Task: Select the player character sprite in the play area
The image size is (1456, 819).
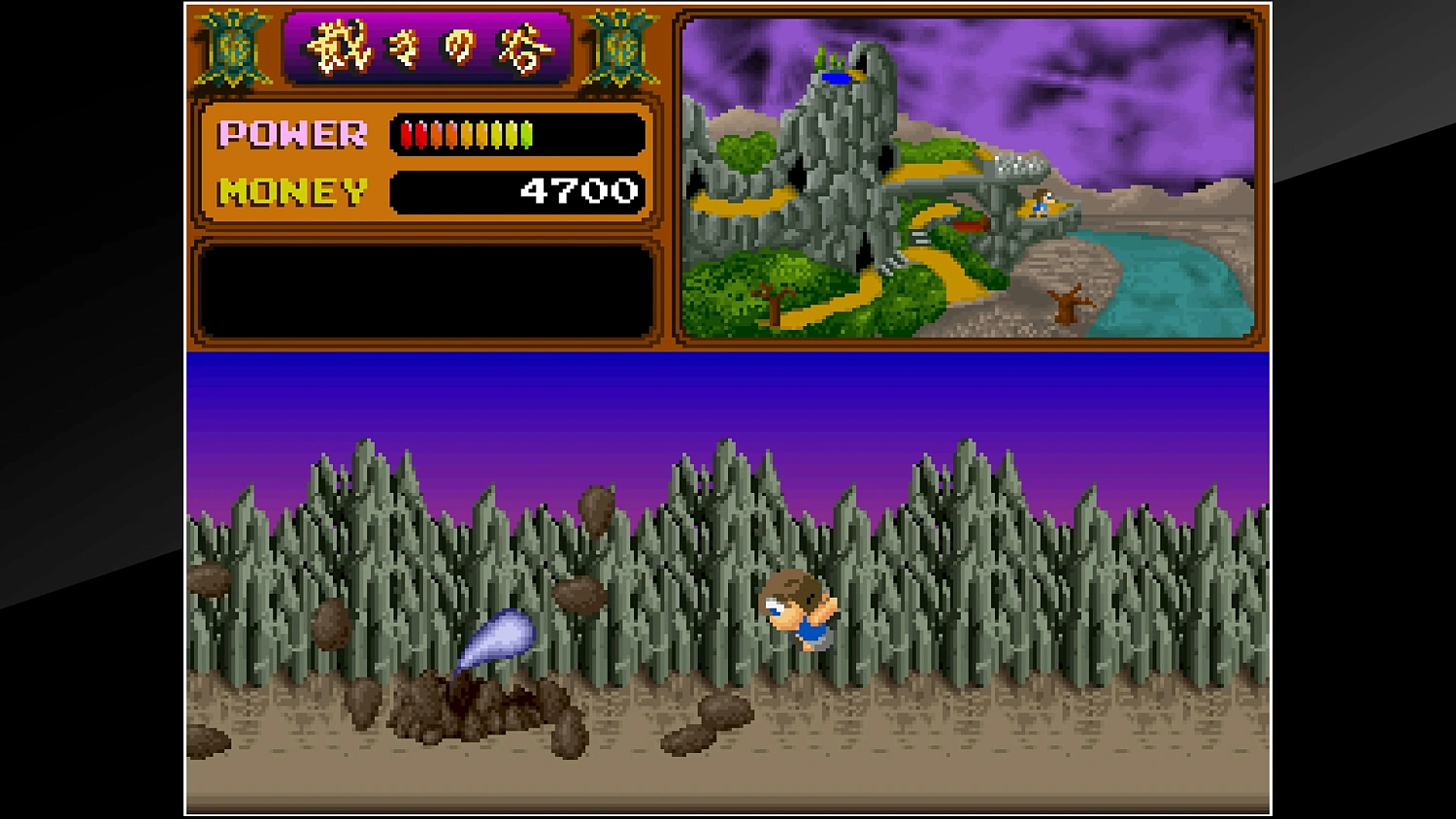Action: 799,611
